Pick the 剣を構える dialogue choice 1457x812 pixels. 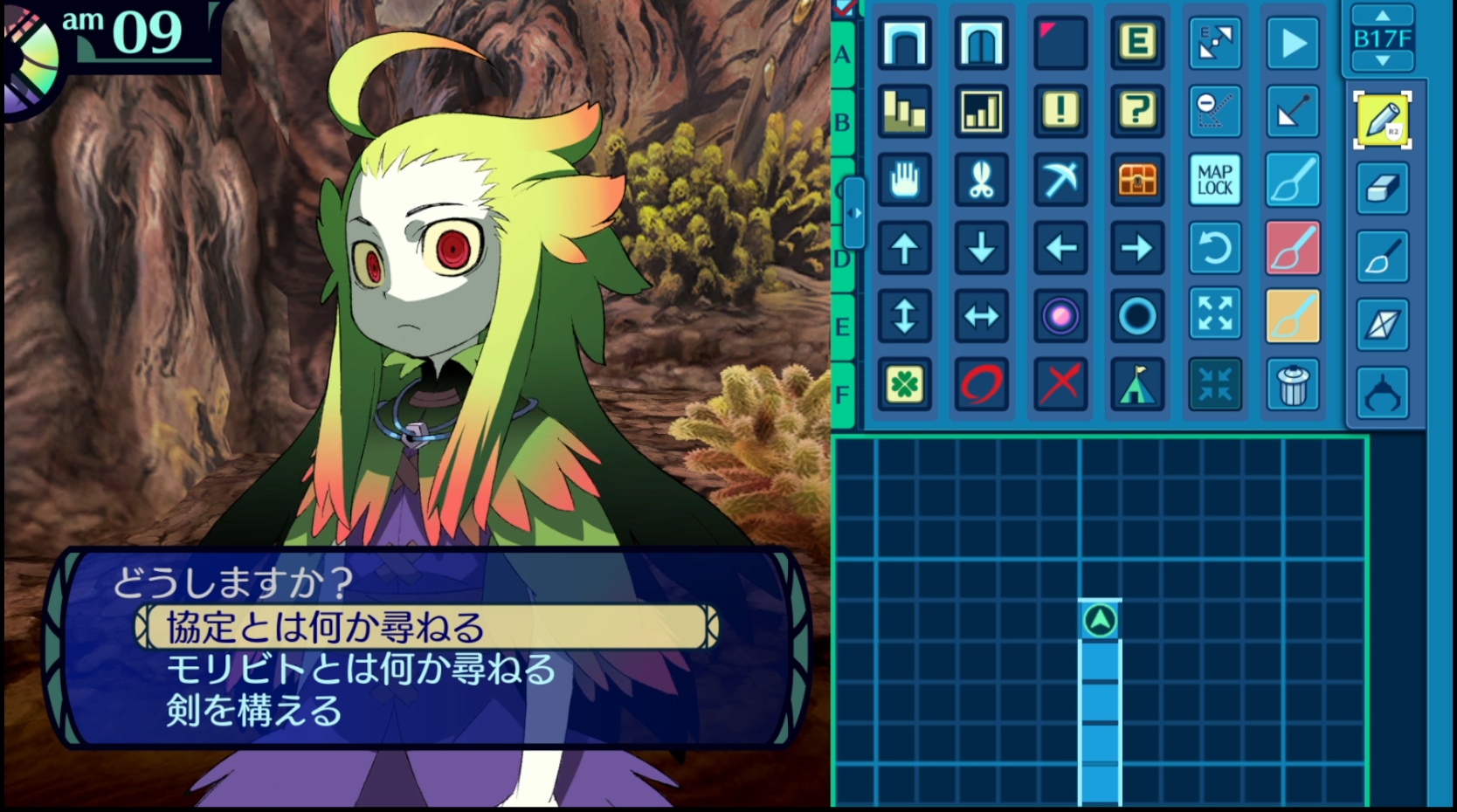click(254, 711)
